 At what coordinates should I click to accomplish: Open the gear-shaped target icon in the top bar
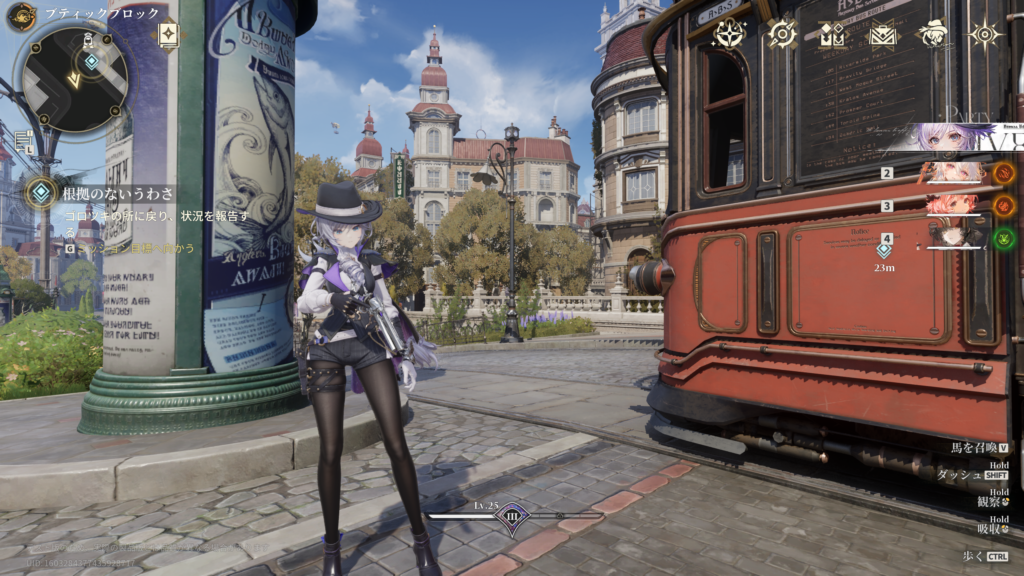(781, 34)
